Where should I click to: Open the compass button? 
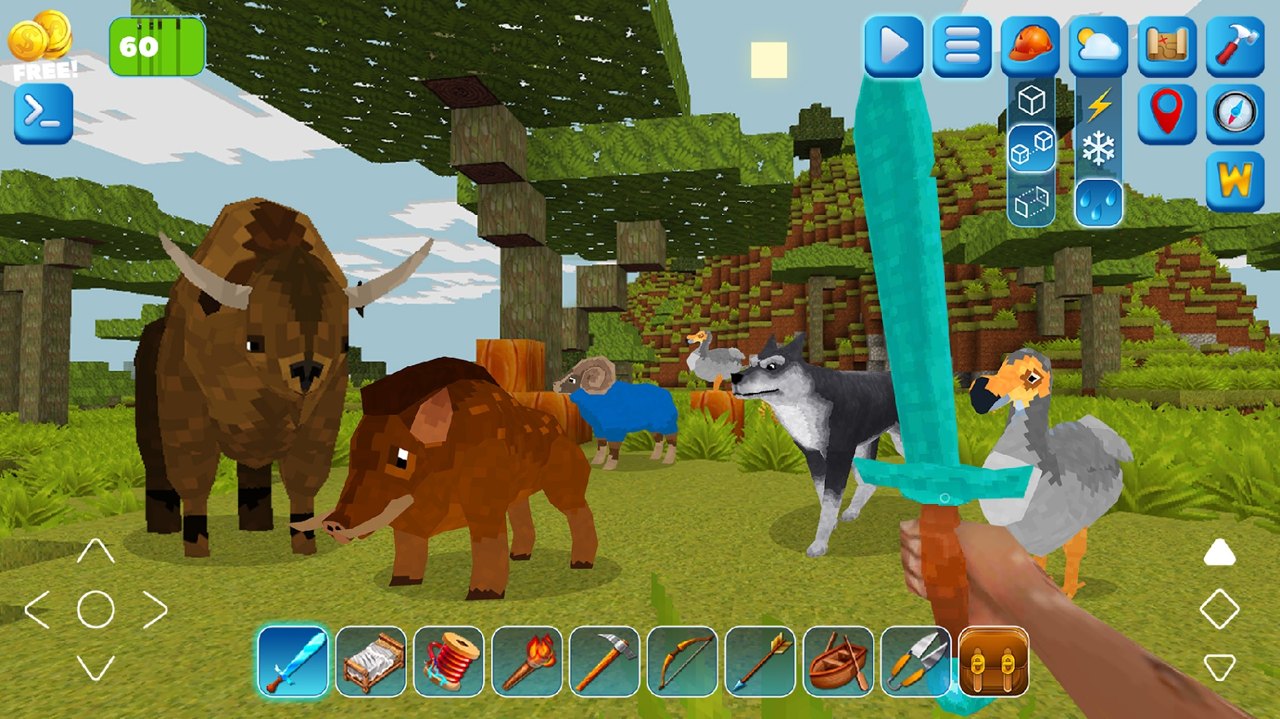point(1235,113)
